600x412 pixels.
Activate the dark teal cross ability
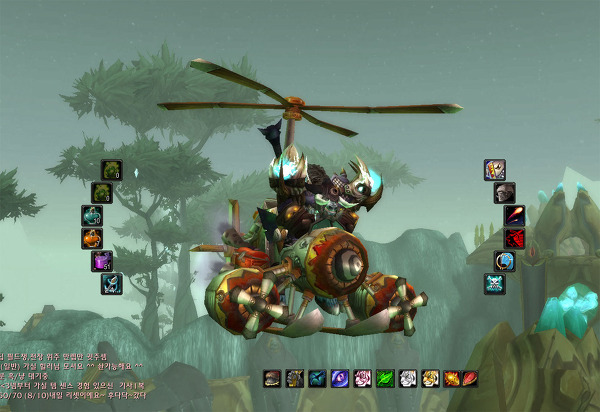(x=317, y=379)
